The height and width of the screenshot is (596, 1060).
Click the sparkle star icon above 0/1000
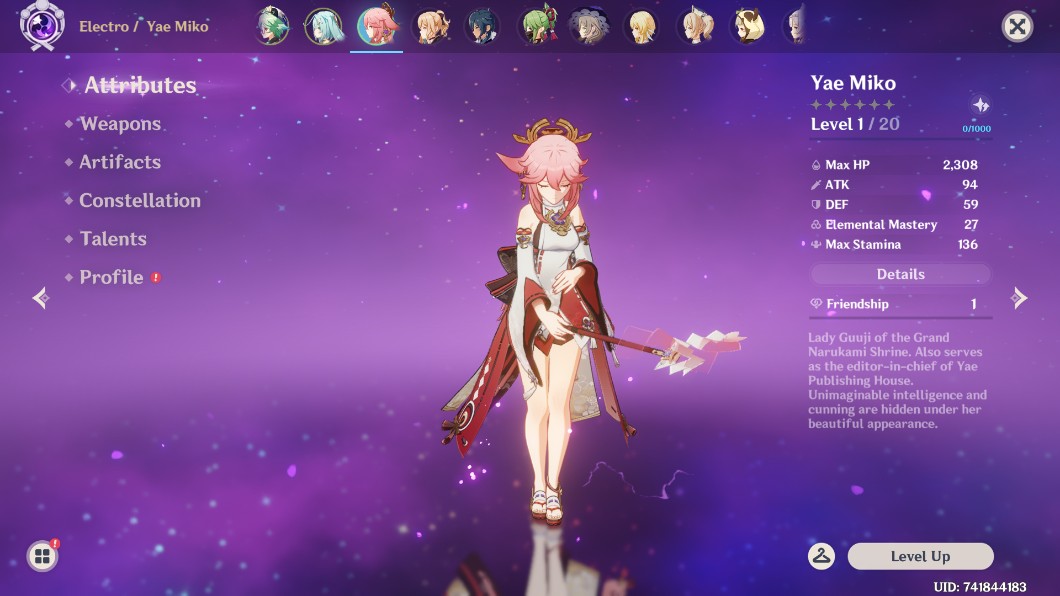click(x=980, y=106)
